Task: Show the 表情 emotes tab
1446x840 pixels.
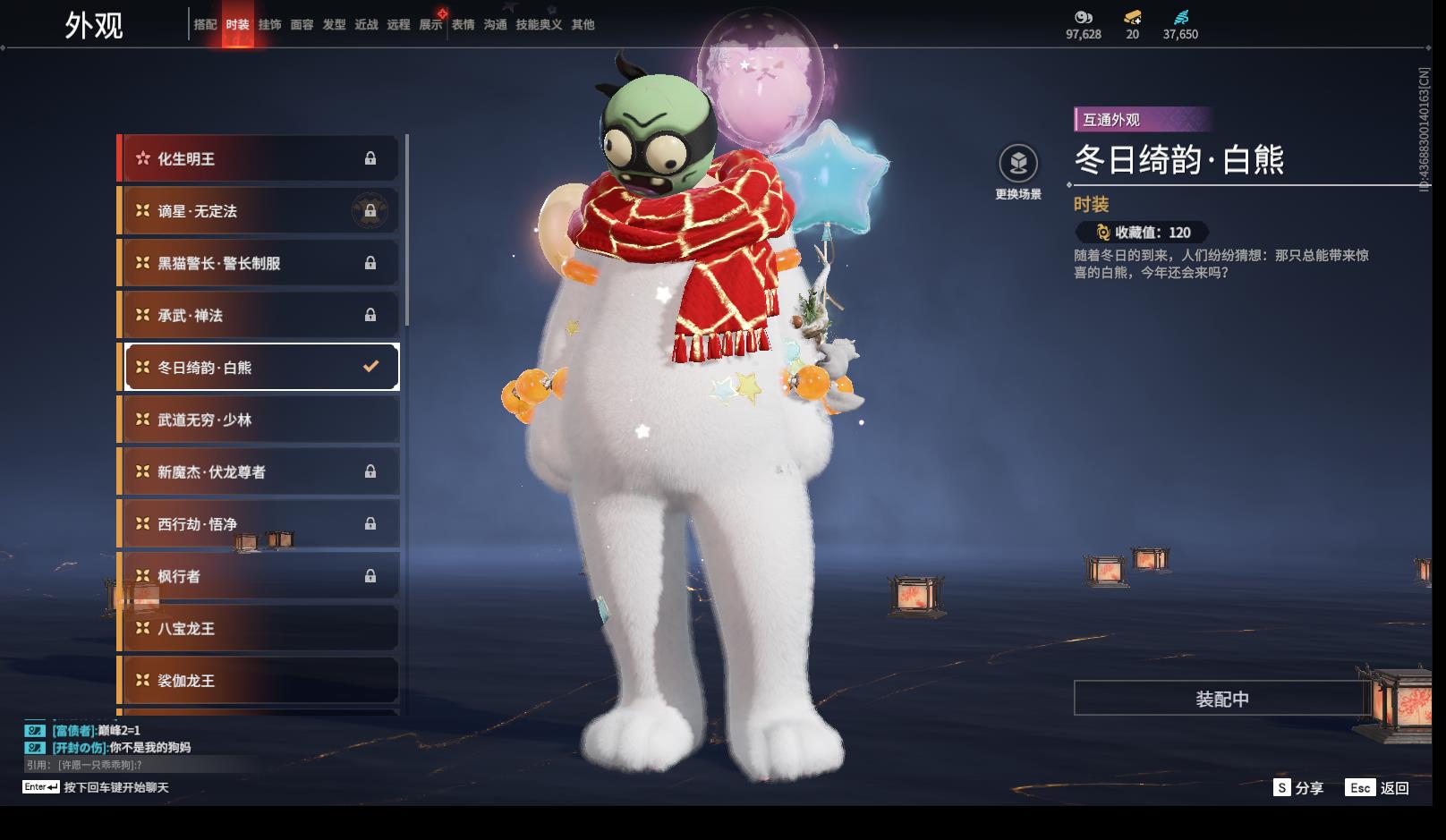Action: pos(463,25)
